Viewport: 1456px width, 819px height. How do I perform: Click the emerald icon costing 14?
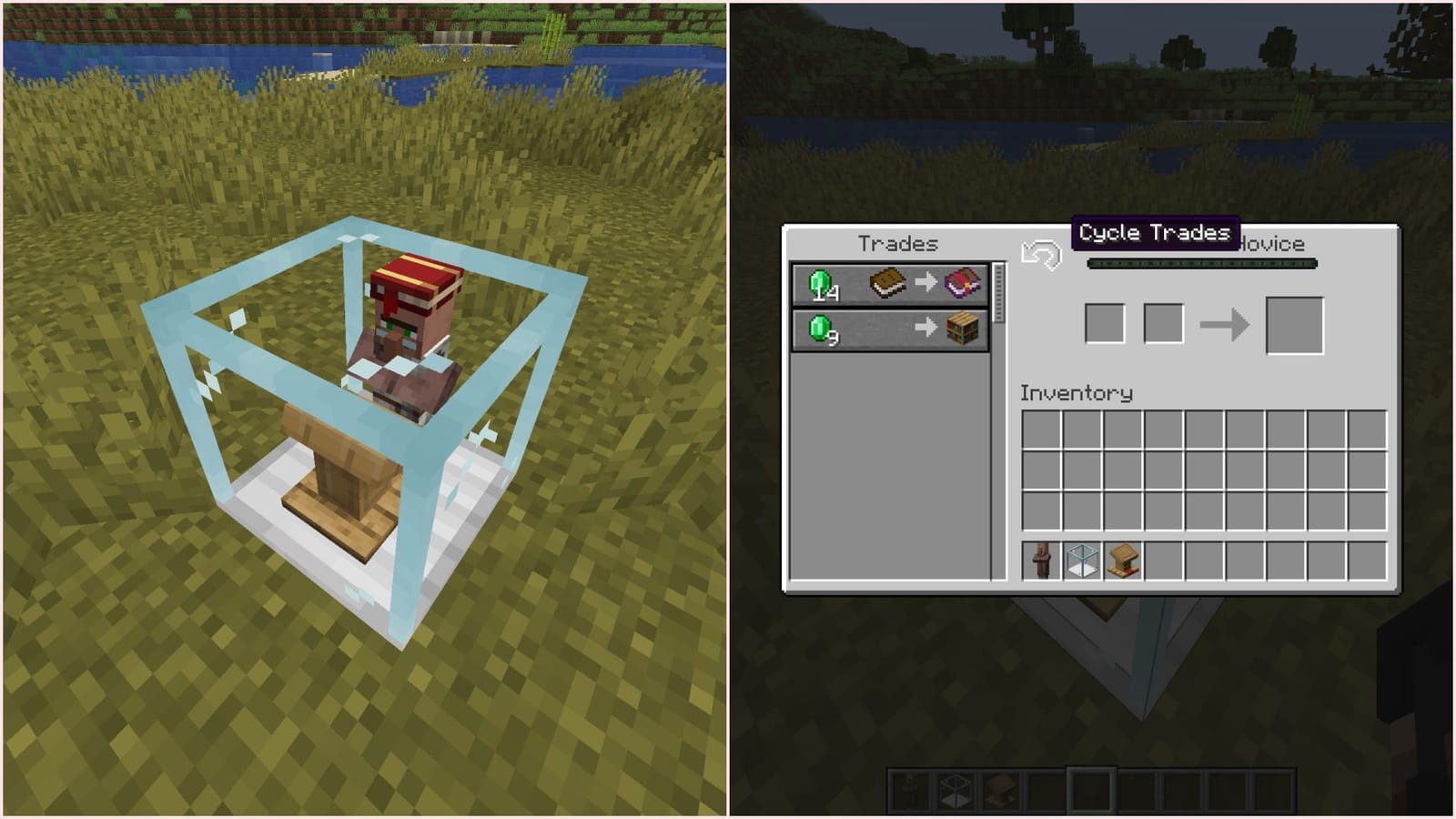coord(823,283)
